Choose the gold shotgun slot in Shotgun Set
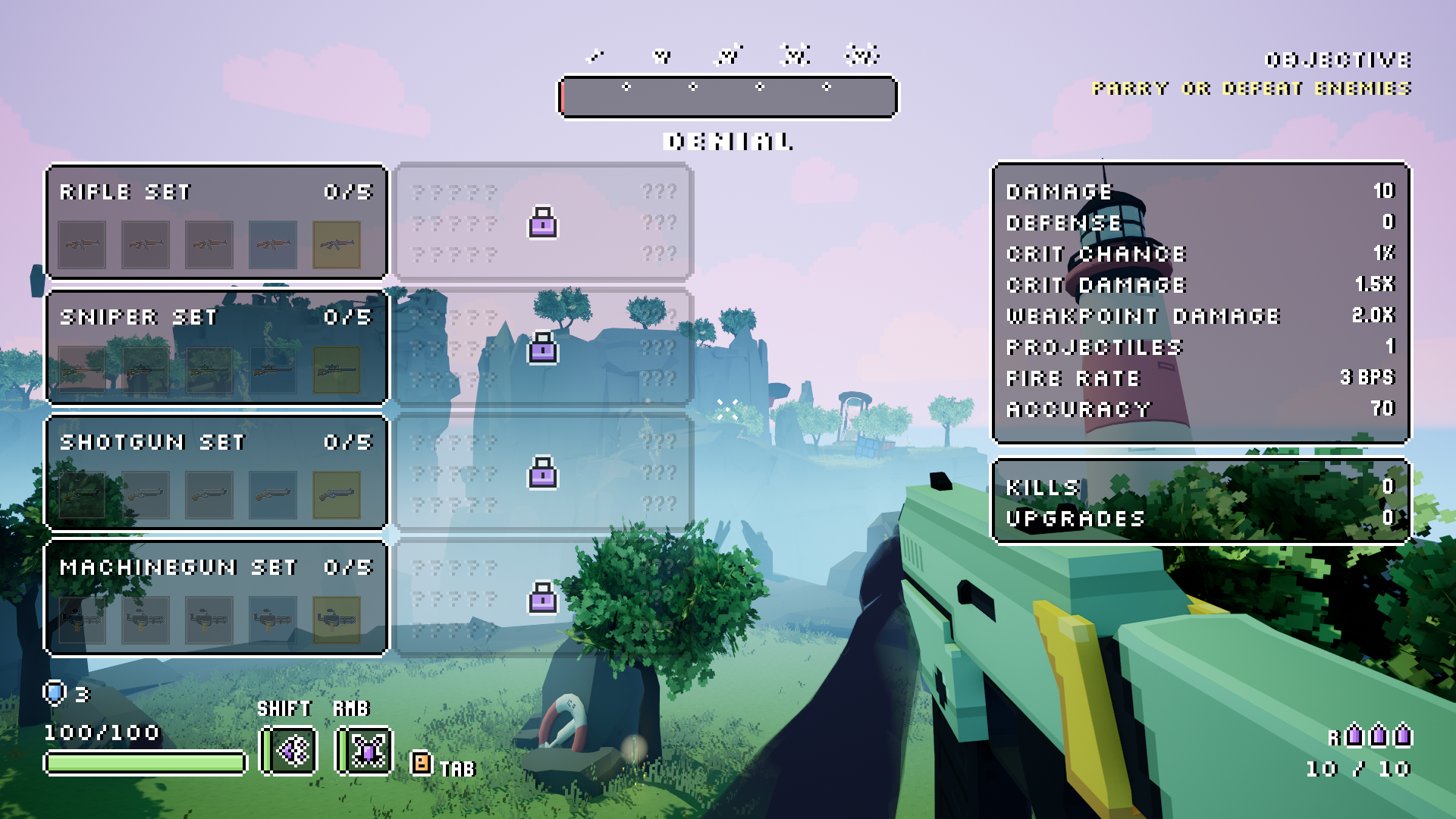The image size is (1456, 819). (x=336, y=495)
